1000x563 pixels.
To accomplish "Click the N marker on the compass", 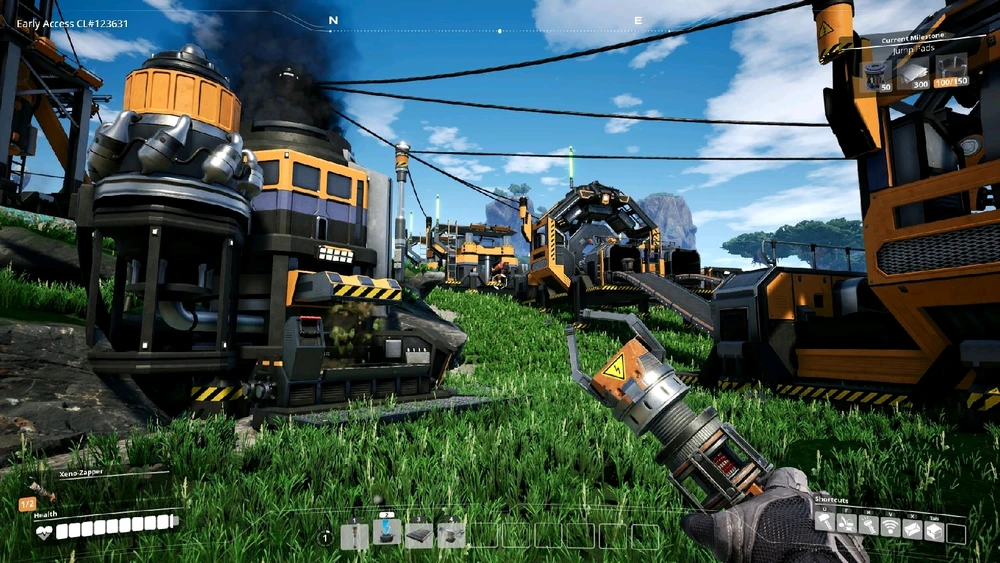I will tap(333, 20).
